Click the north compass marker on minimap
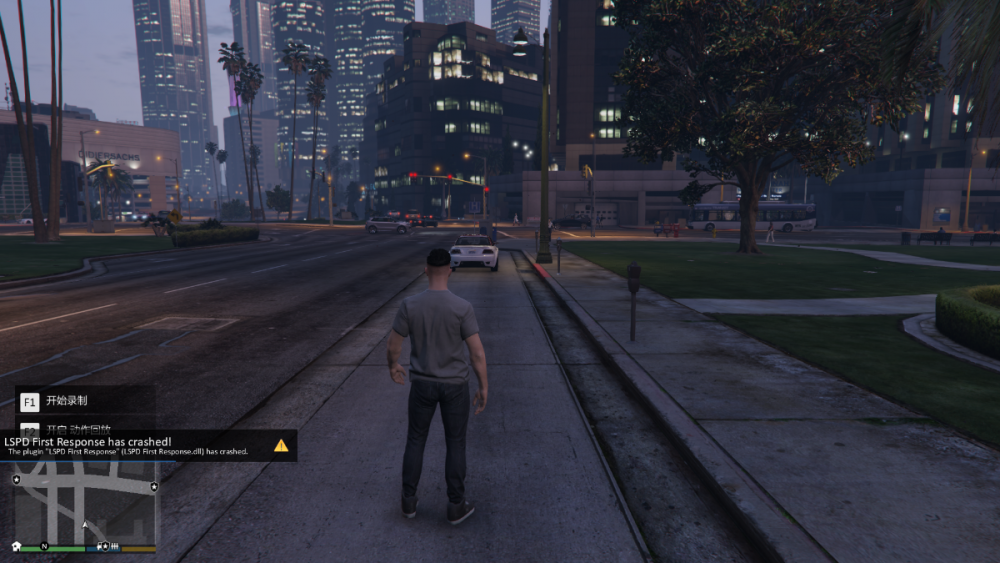This screenshot has width=1000, height=563. click(x=44, y=547)
